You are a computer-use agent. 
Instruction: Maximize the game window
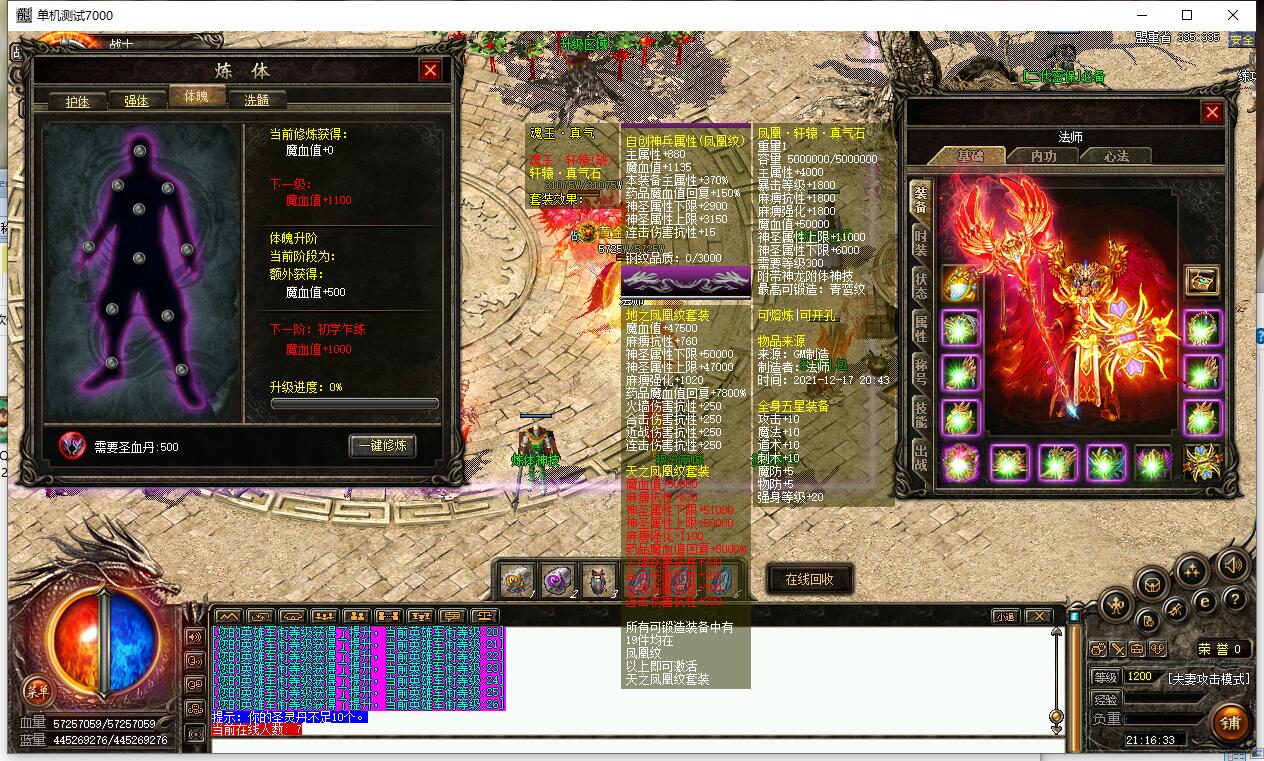tap(1187, 15)
